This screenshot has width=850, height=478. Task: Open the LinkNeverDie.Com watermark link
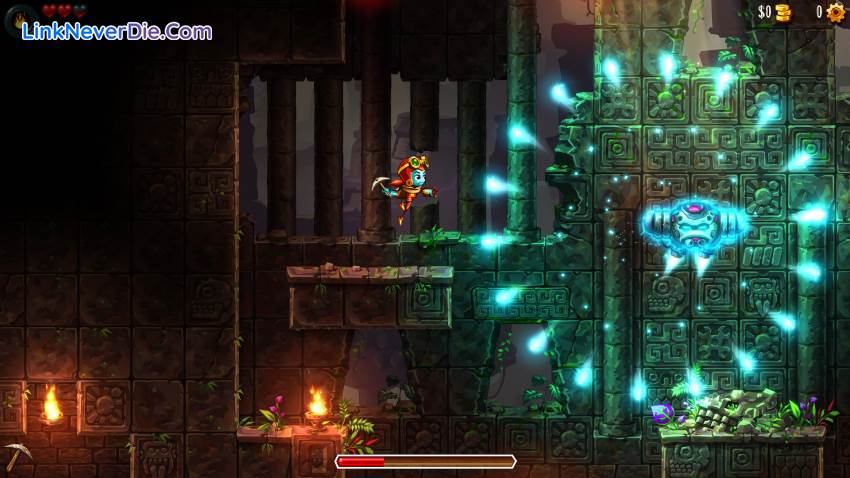(116, 32)
